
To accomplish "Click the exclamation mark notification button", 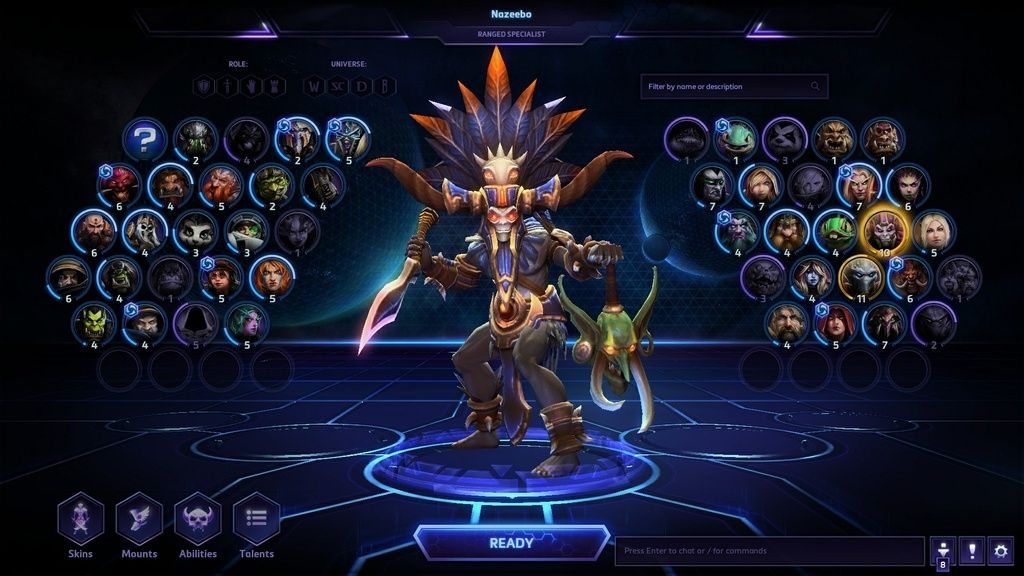I will point(971,550).
